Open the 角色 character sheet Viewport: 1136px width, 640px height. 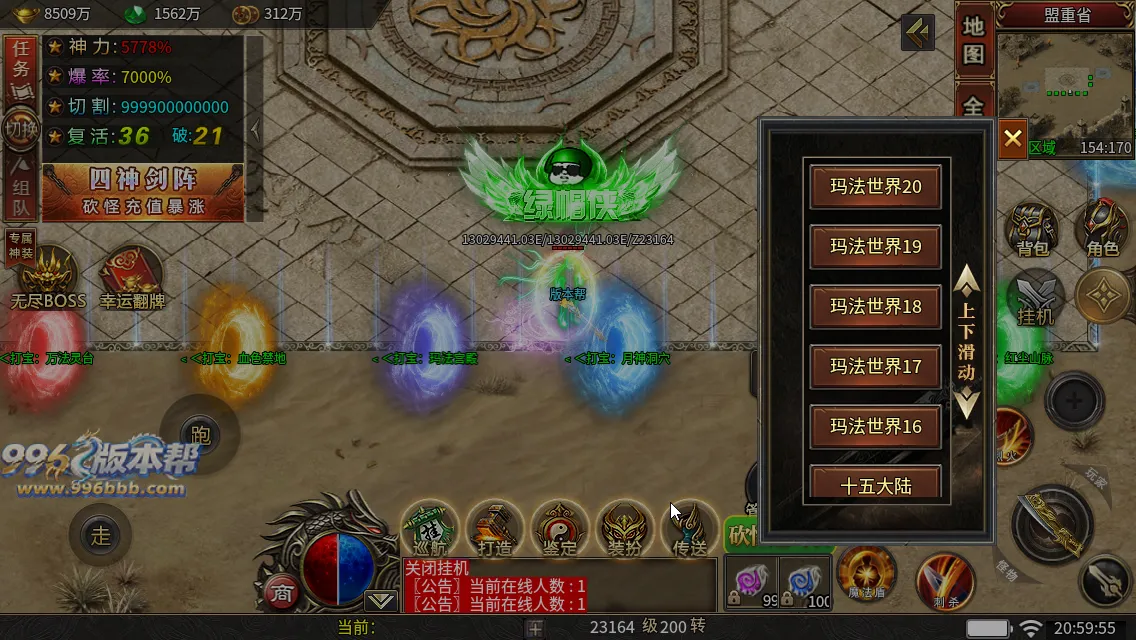pyautogui.click(x=1102, y=230)
